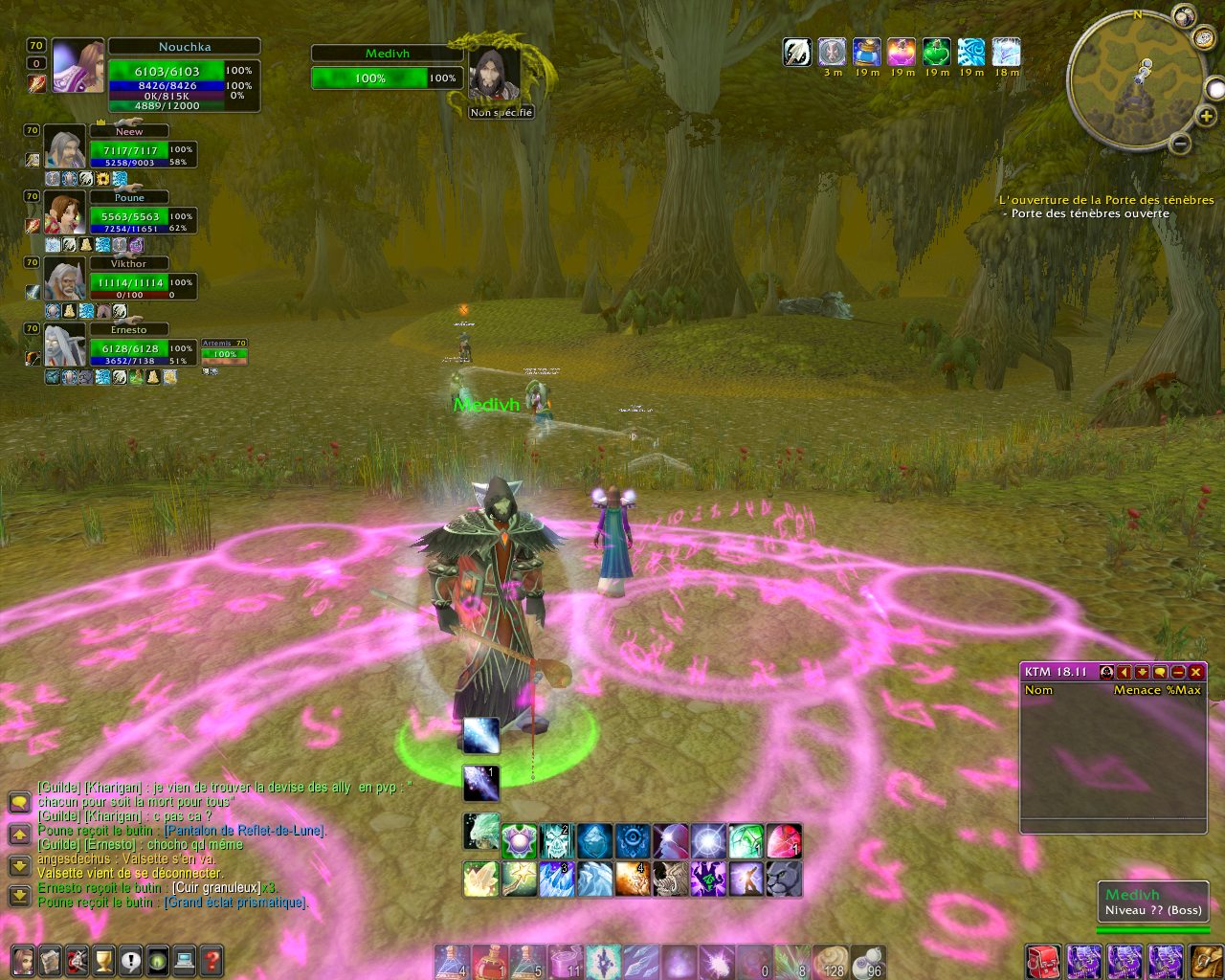Cast the panther icon ability
This screenshot has height=980, width=1225.
783,879
